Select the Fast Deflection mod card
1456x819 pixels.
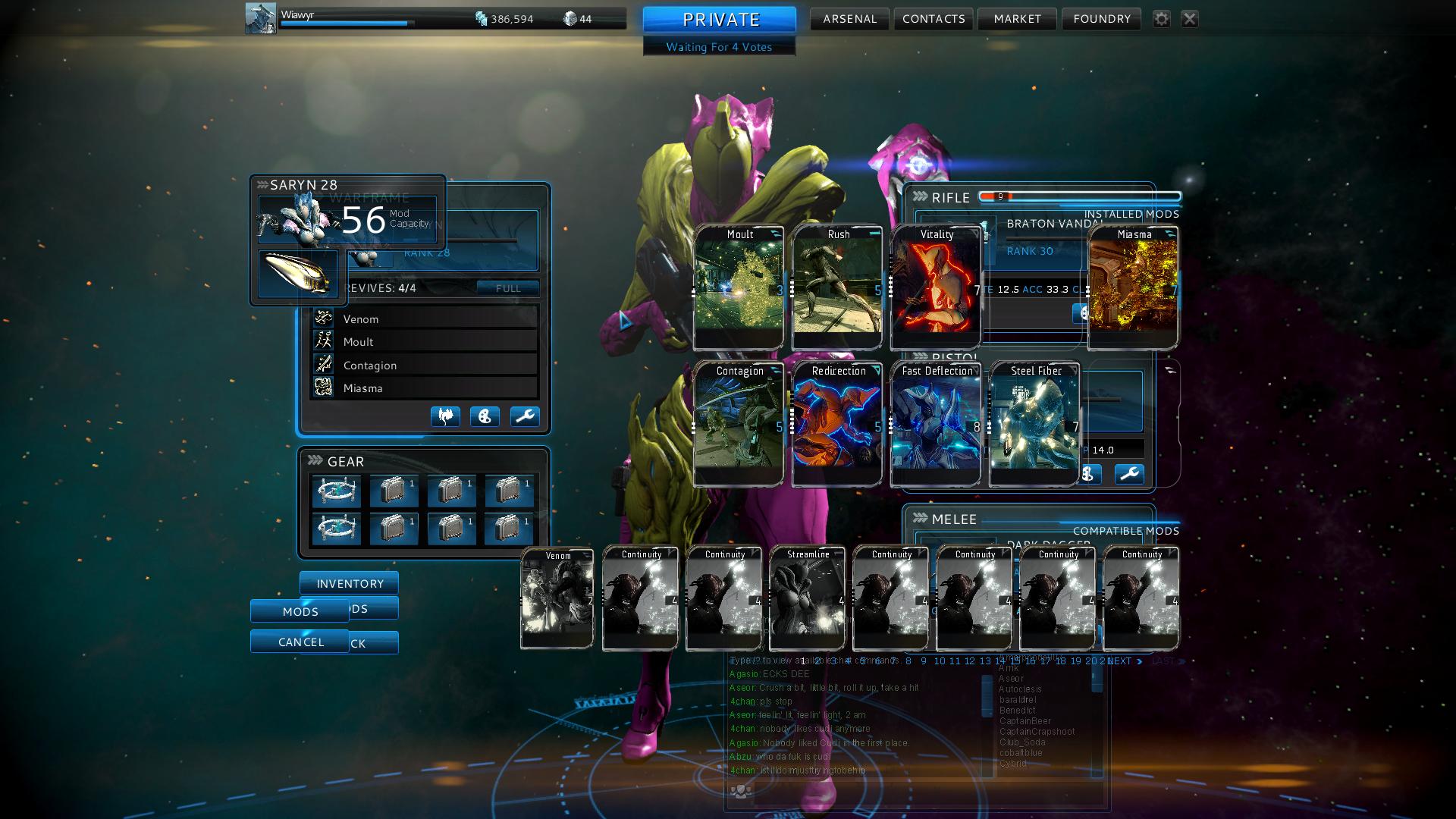pos(936,425)
